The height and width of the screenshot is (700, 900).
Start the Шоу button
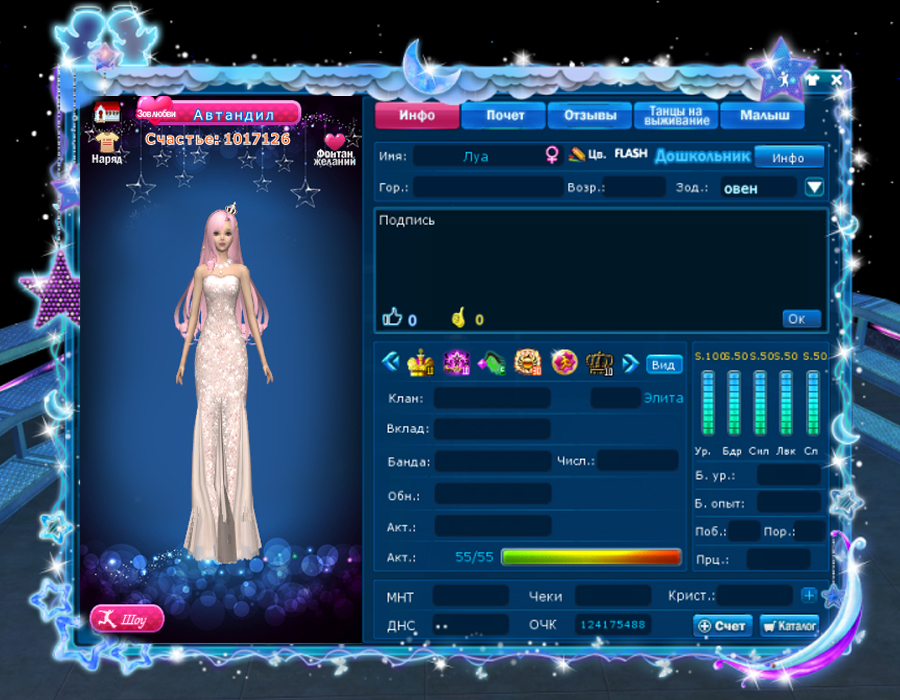[127, 619]
